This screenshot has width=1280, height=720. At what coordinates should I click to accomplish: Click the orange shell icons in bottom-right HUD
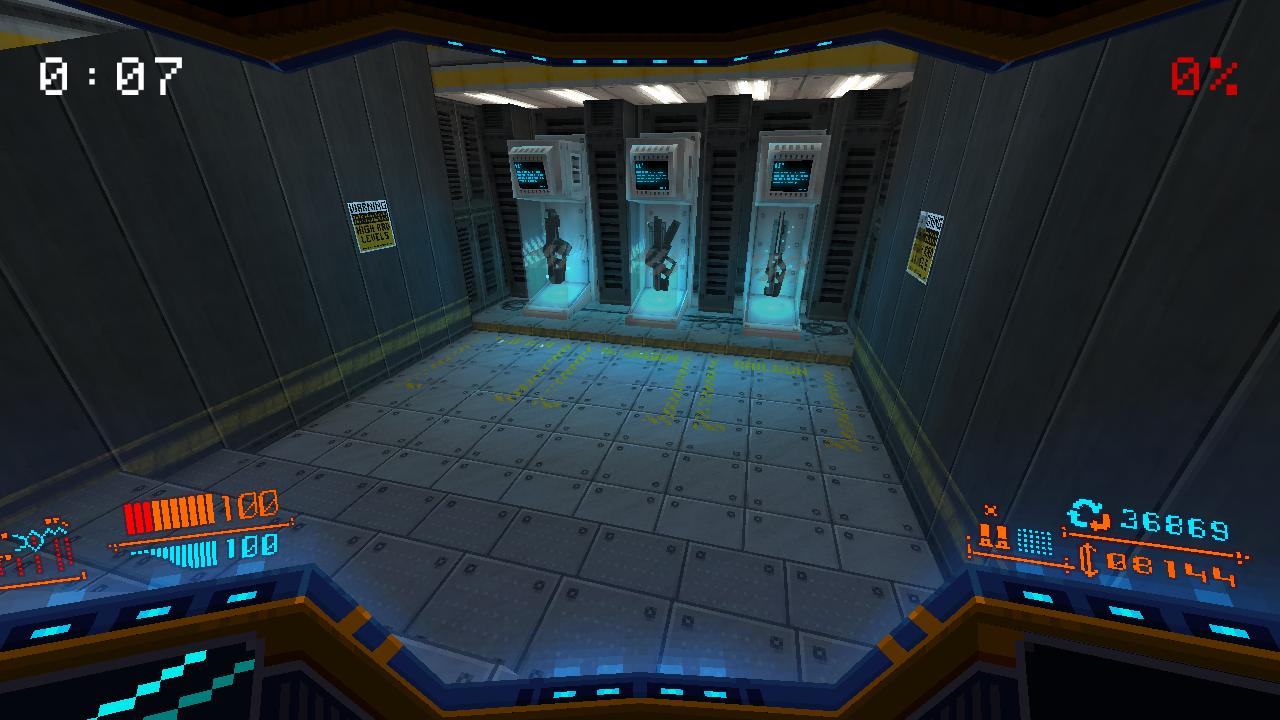point(994,535)
